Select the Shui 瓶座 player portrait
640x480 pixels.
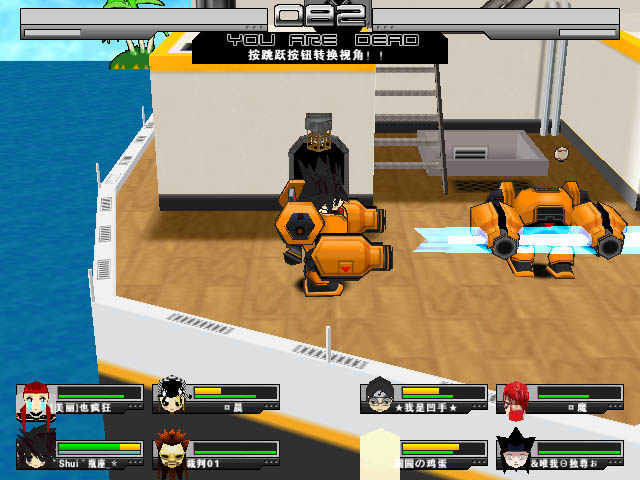click(36, 452)
